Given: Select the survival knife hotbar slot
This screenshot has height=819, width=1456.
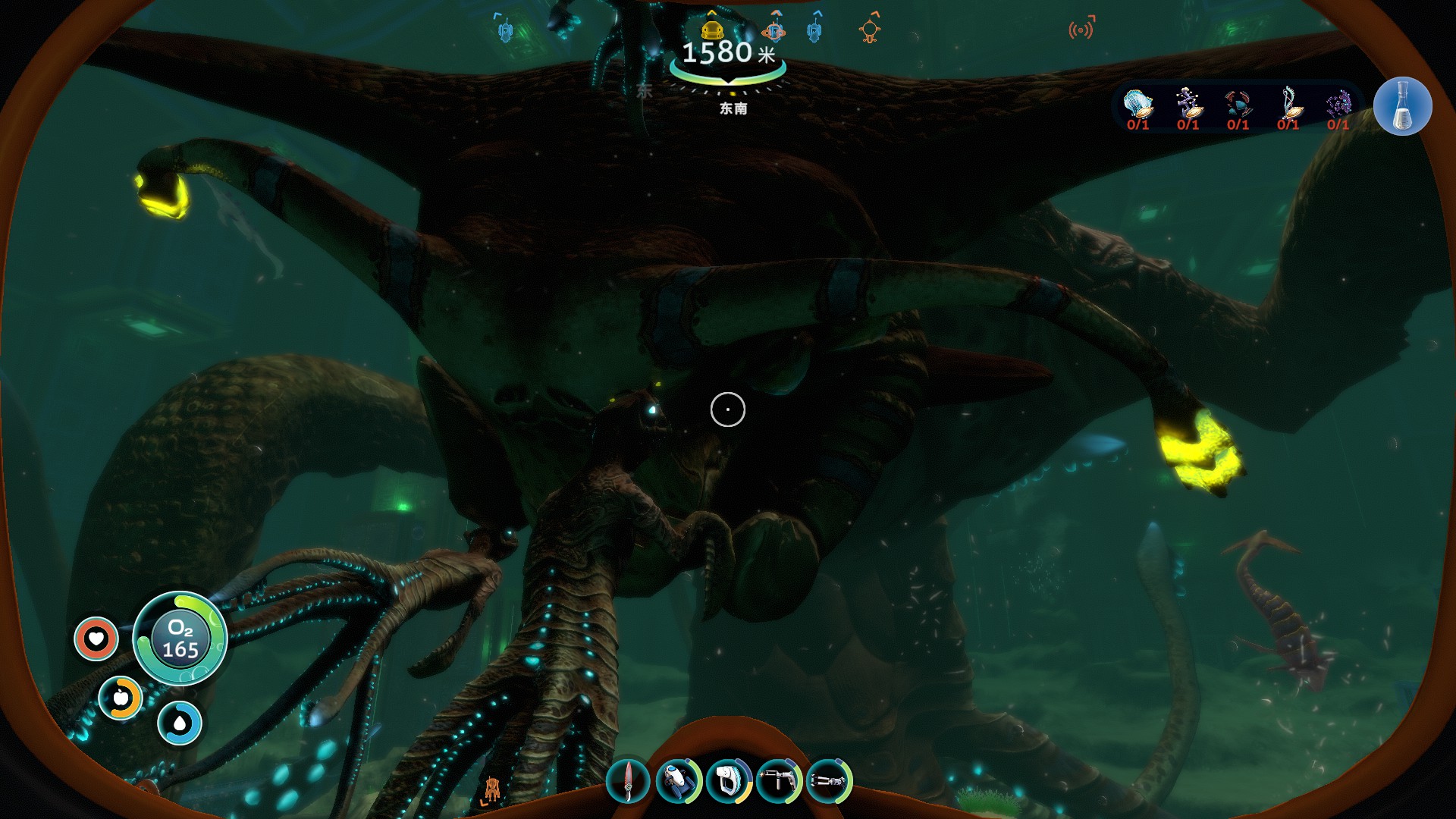Looking at the screenshot, I should (x=628, y=781).
